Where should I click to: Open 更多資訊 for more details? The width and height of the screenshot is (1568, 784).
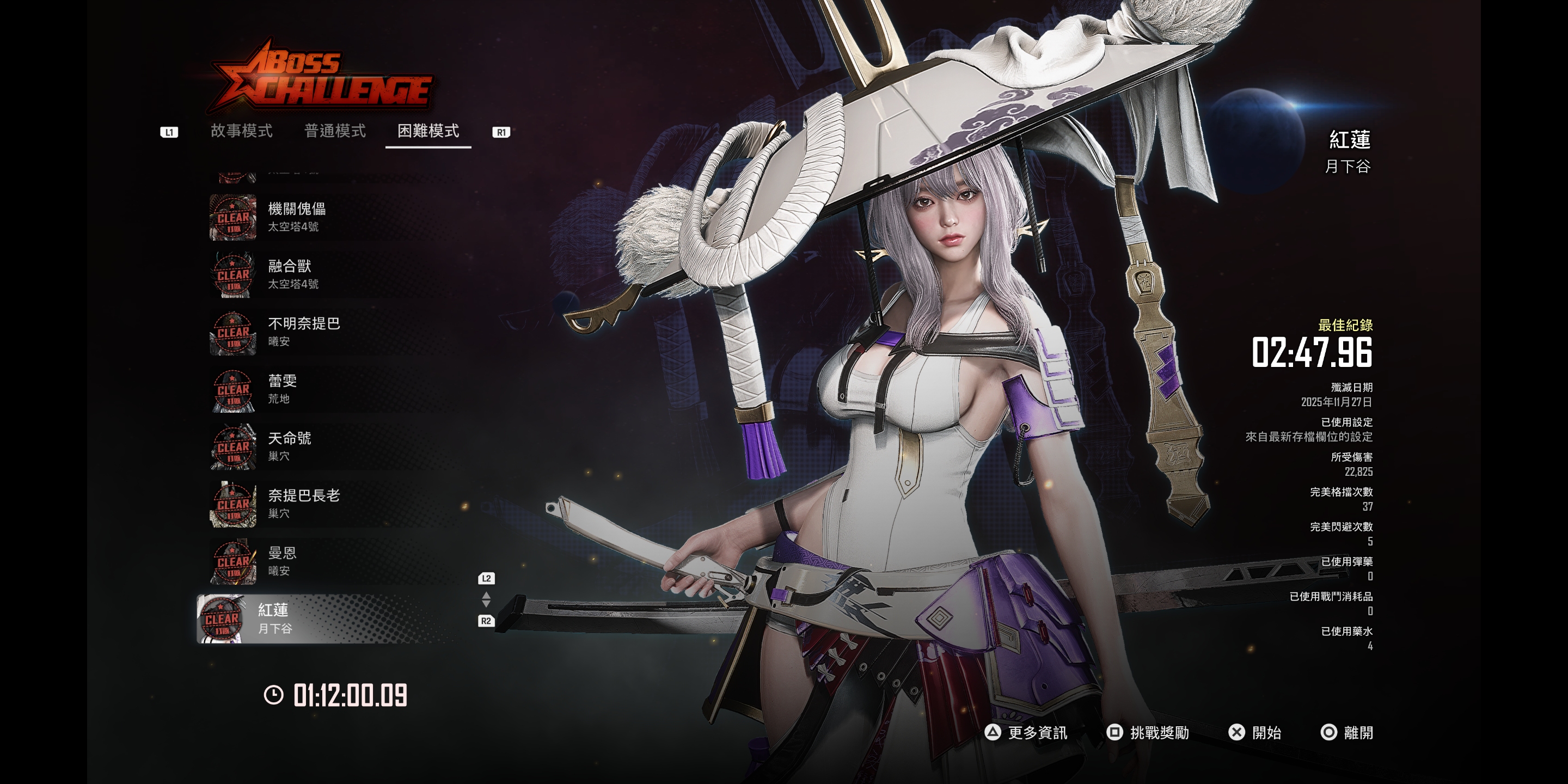pyautogui.click(x=1026, y=732)
